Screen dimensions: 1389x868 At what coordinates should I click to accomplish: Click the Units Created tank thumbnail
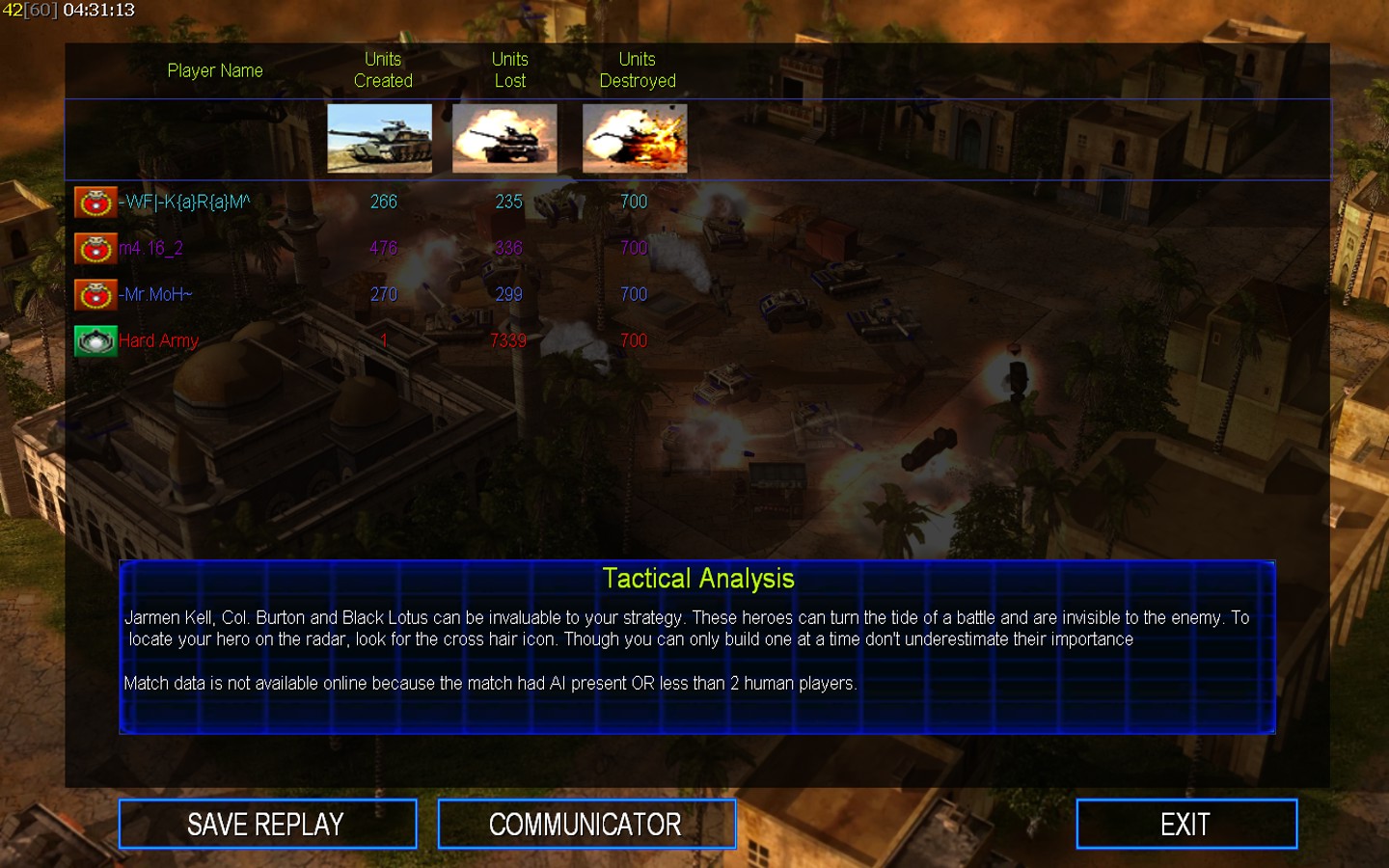click(x=379, y=139)
